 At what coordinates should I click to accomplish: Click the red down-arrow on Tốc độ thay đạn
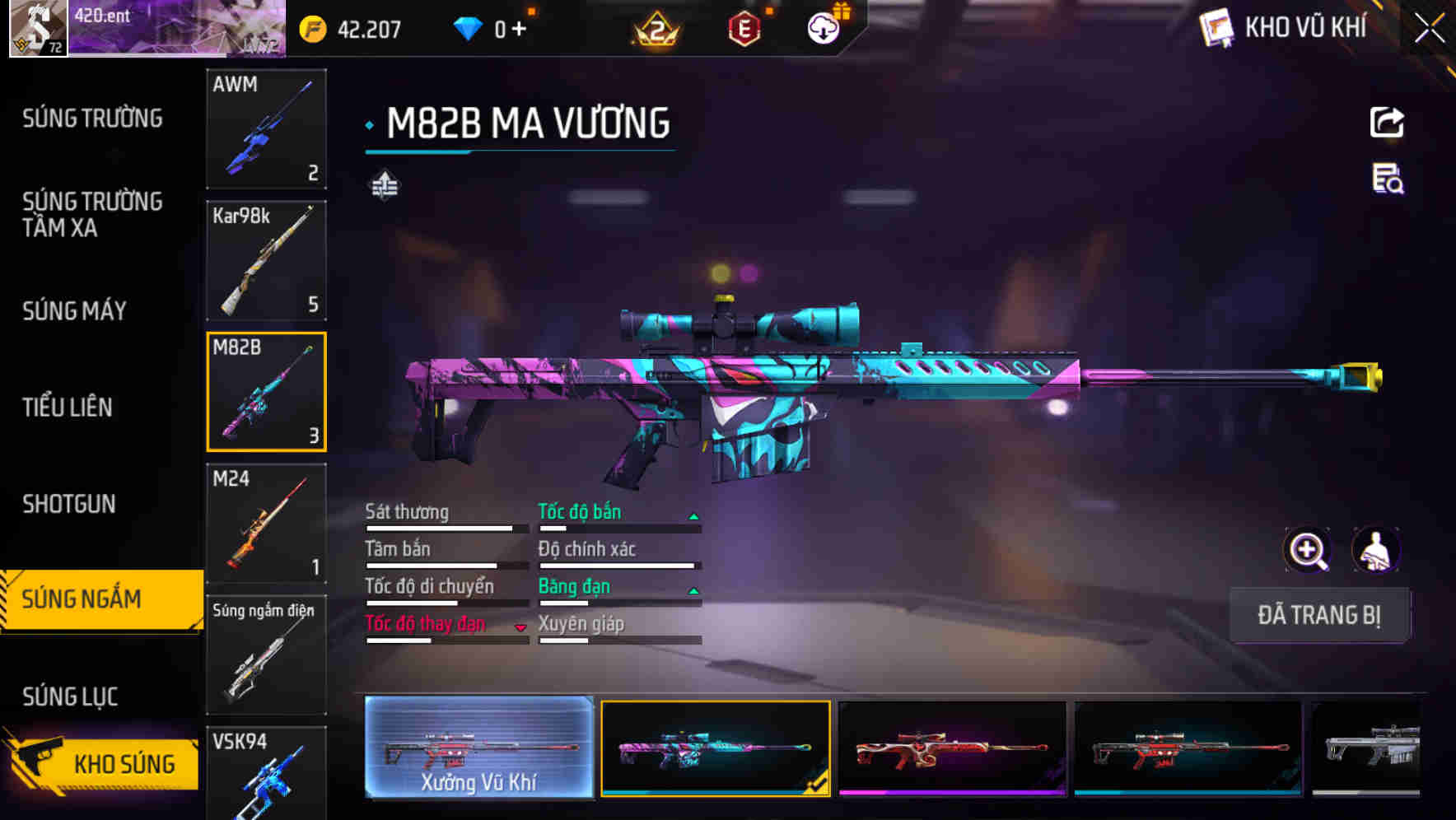(x=521, y=627)
